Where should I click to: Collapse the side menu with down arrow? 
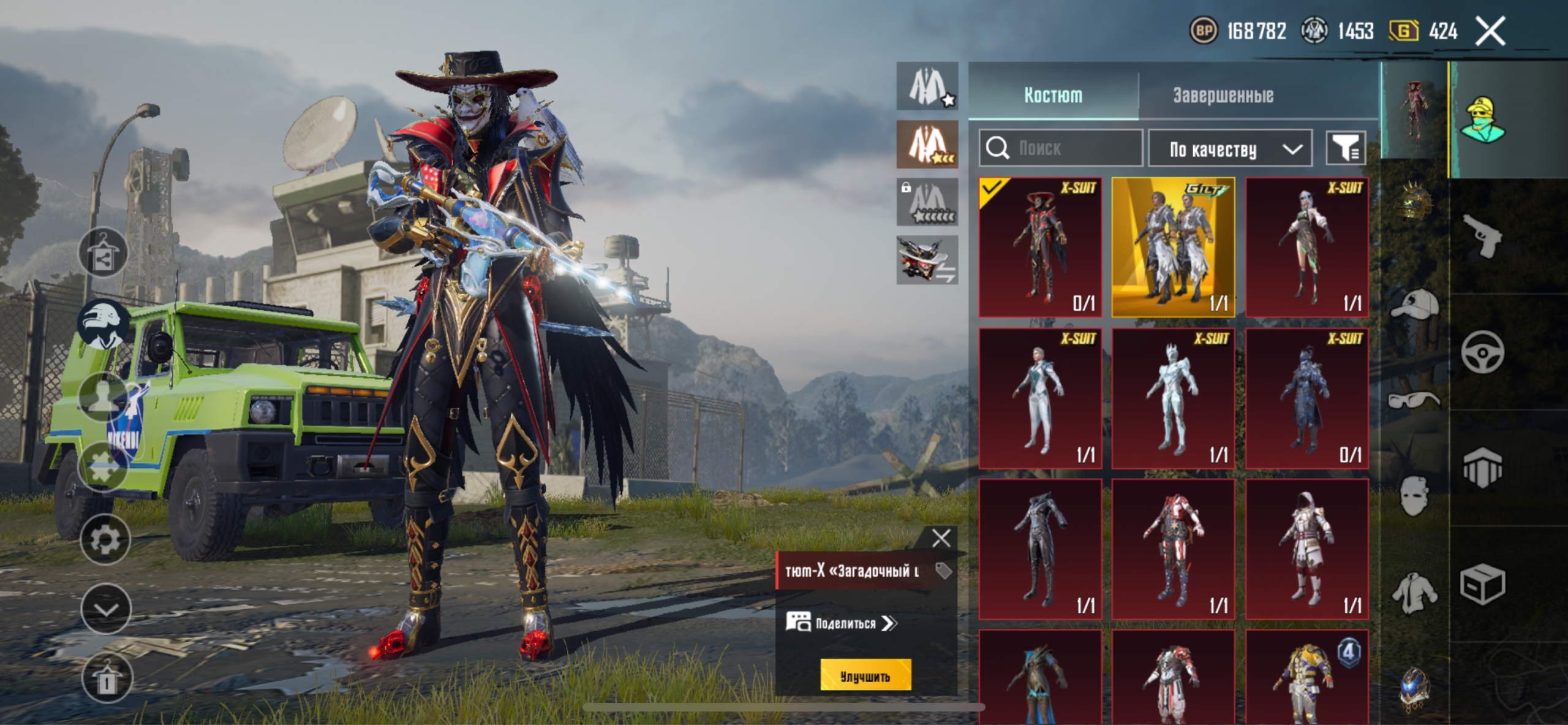[x=105, y=609]
